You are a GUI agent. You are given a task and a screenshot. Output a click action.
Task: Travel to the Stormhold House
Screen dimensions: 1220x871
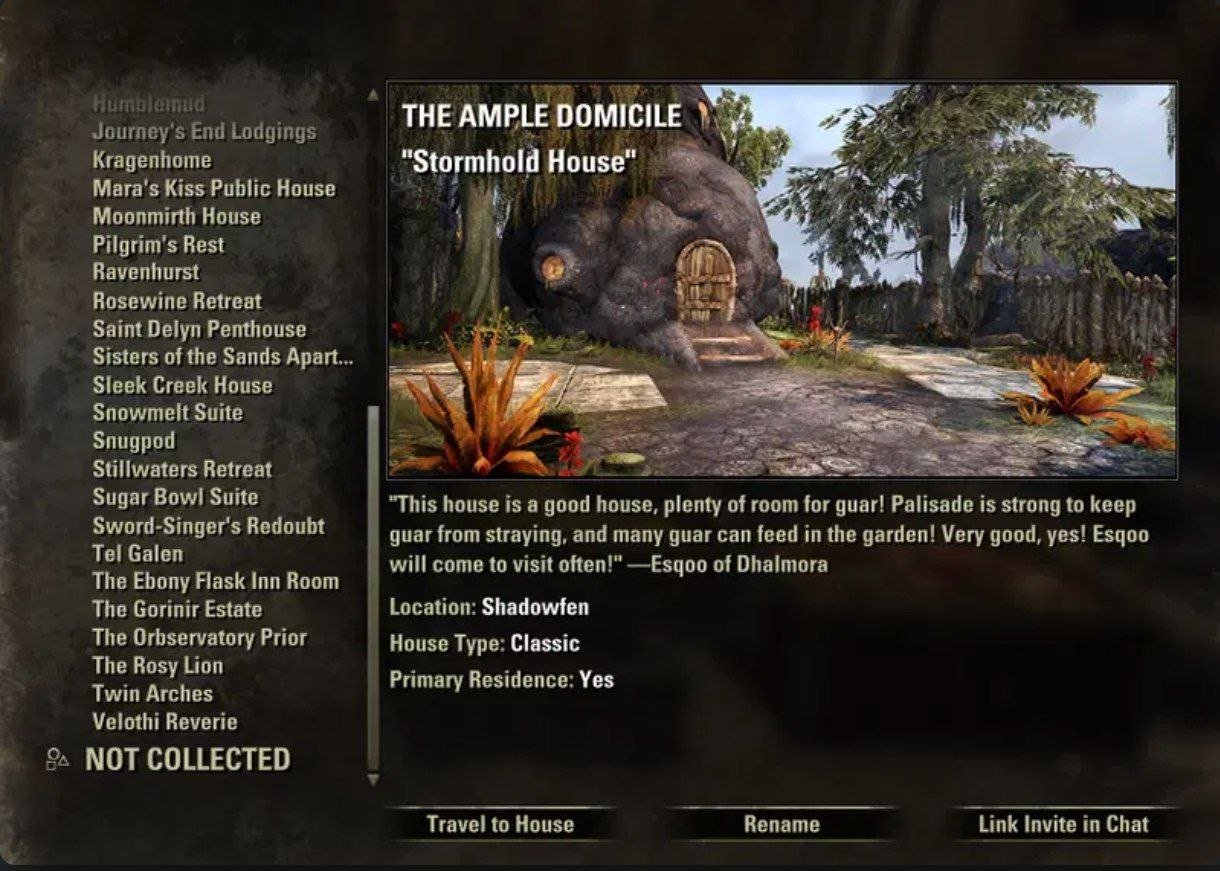coord(500,824)
